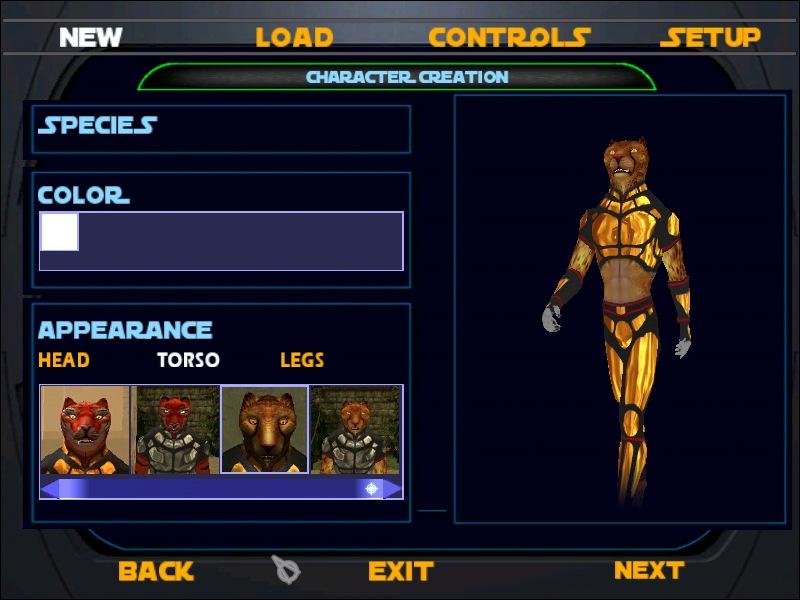Choose the red-furred head close-up thumbnail

(86, 430)
